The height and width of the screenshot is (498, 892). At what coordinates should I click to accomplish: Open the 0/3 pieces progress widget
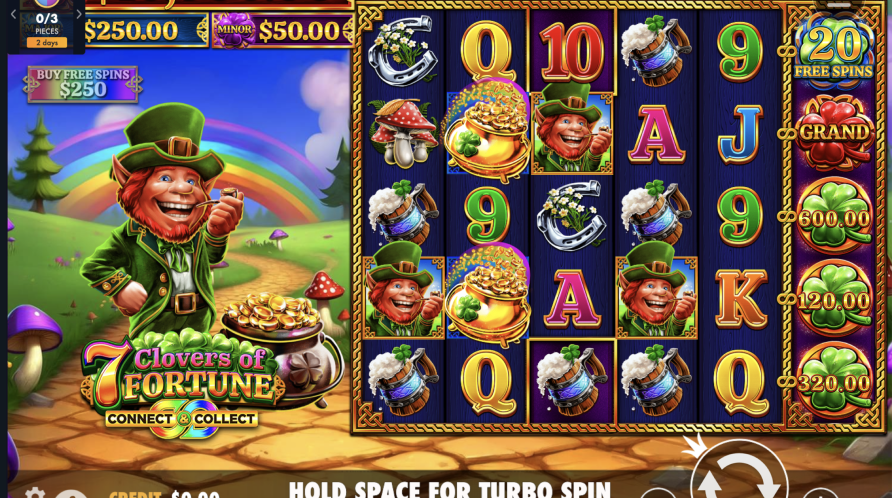[46, 24]
